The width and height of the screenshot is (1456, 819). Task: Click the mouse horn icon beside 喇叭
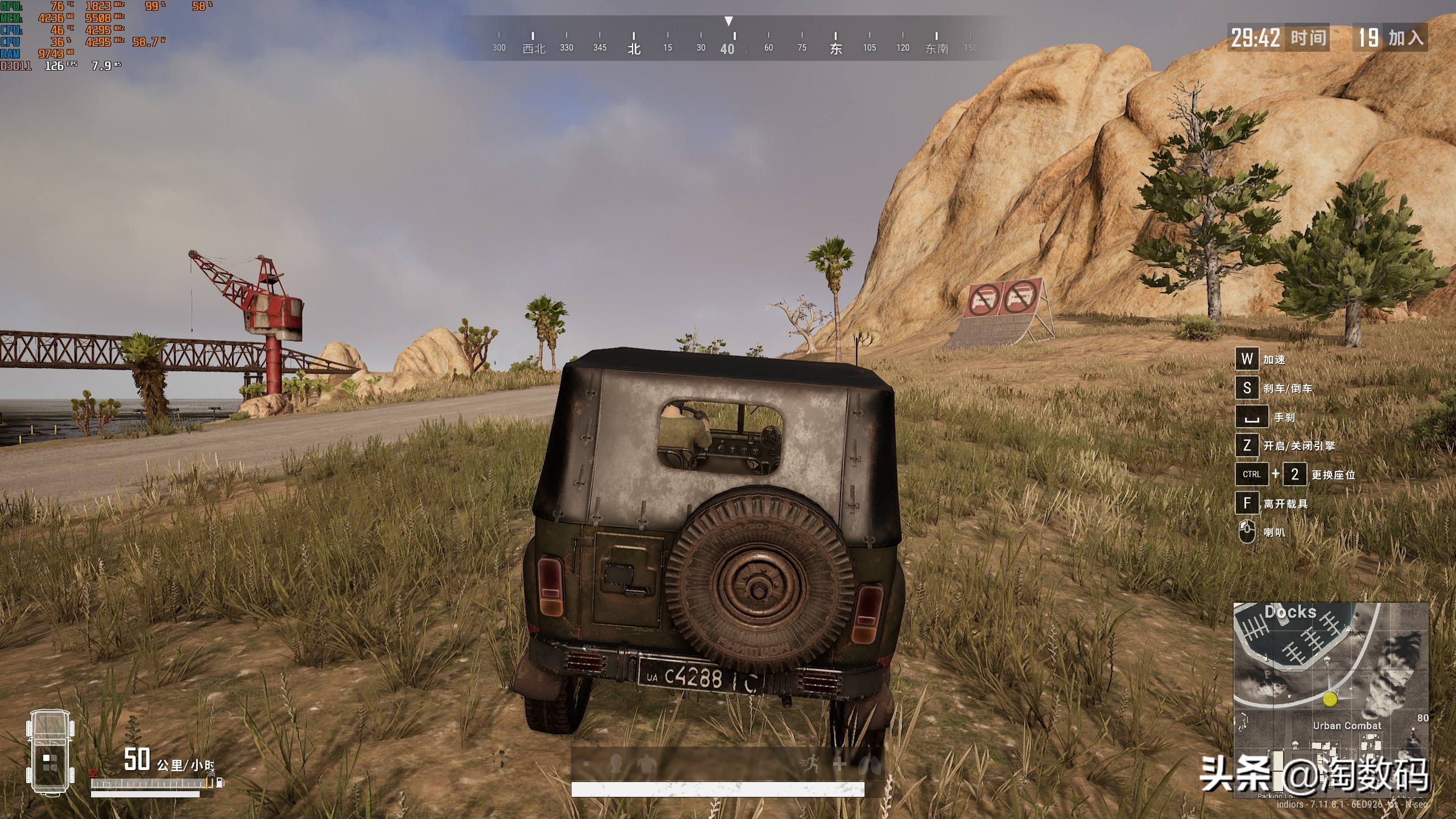[1246, 532]
